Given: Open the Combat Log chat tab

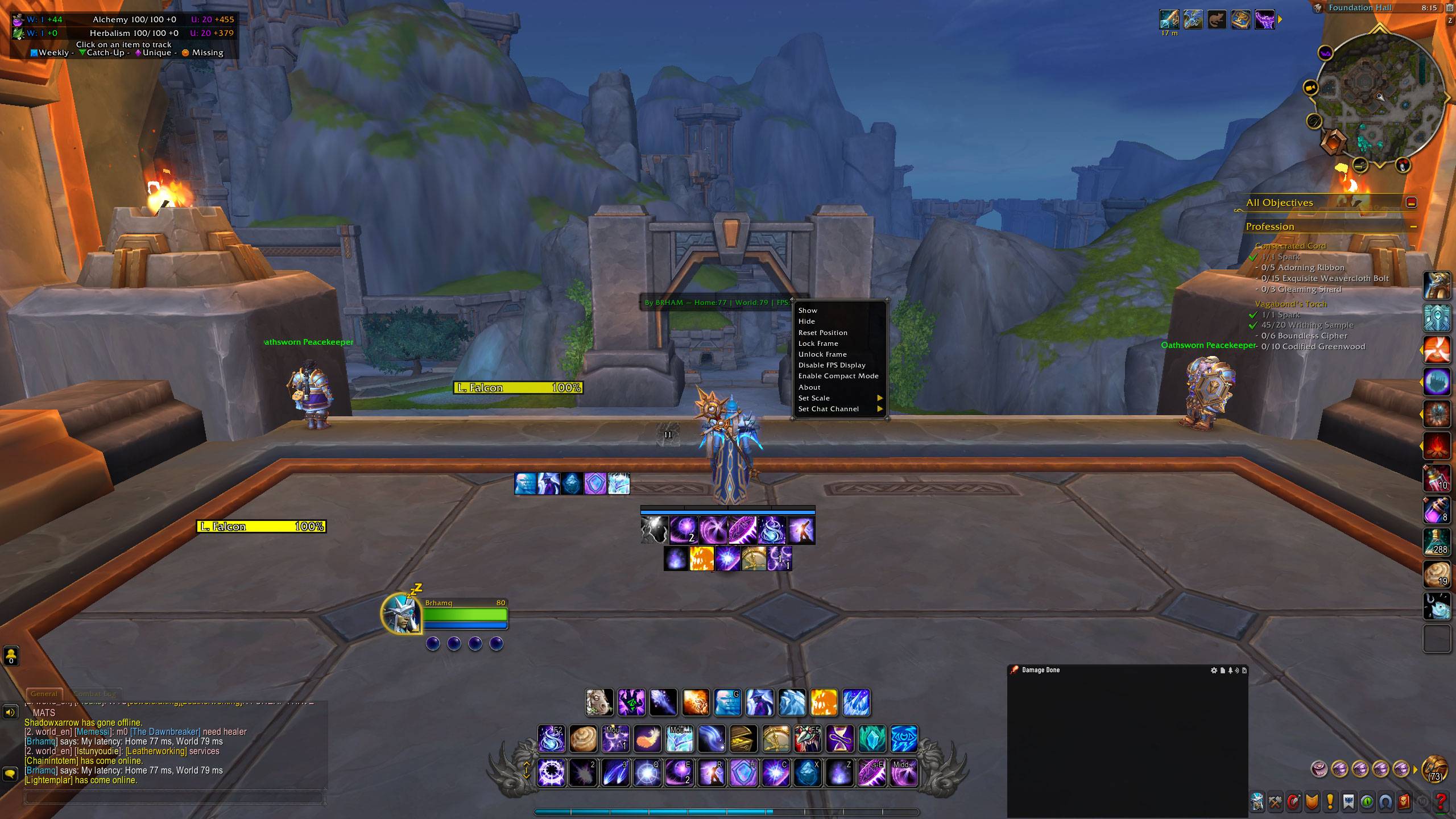Looking at the screenshot, I should (95, 694).
